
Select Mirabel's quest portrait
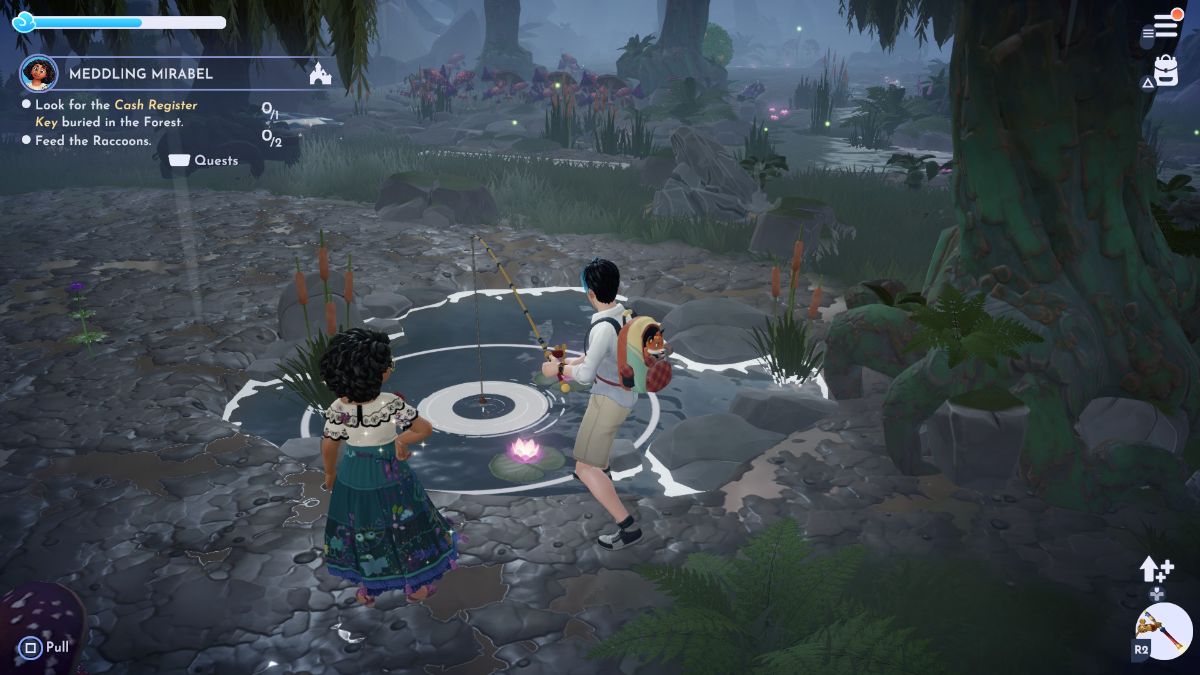click(38, 73)
